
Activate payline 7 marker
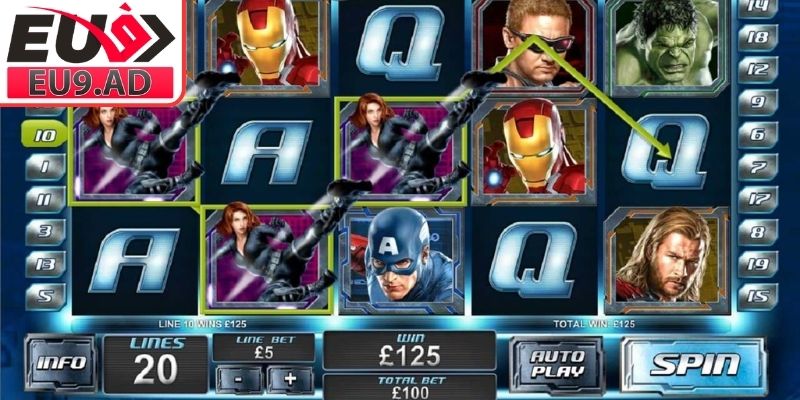point(757,167)
